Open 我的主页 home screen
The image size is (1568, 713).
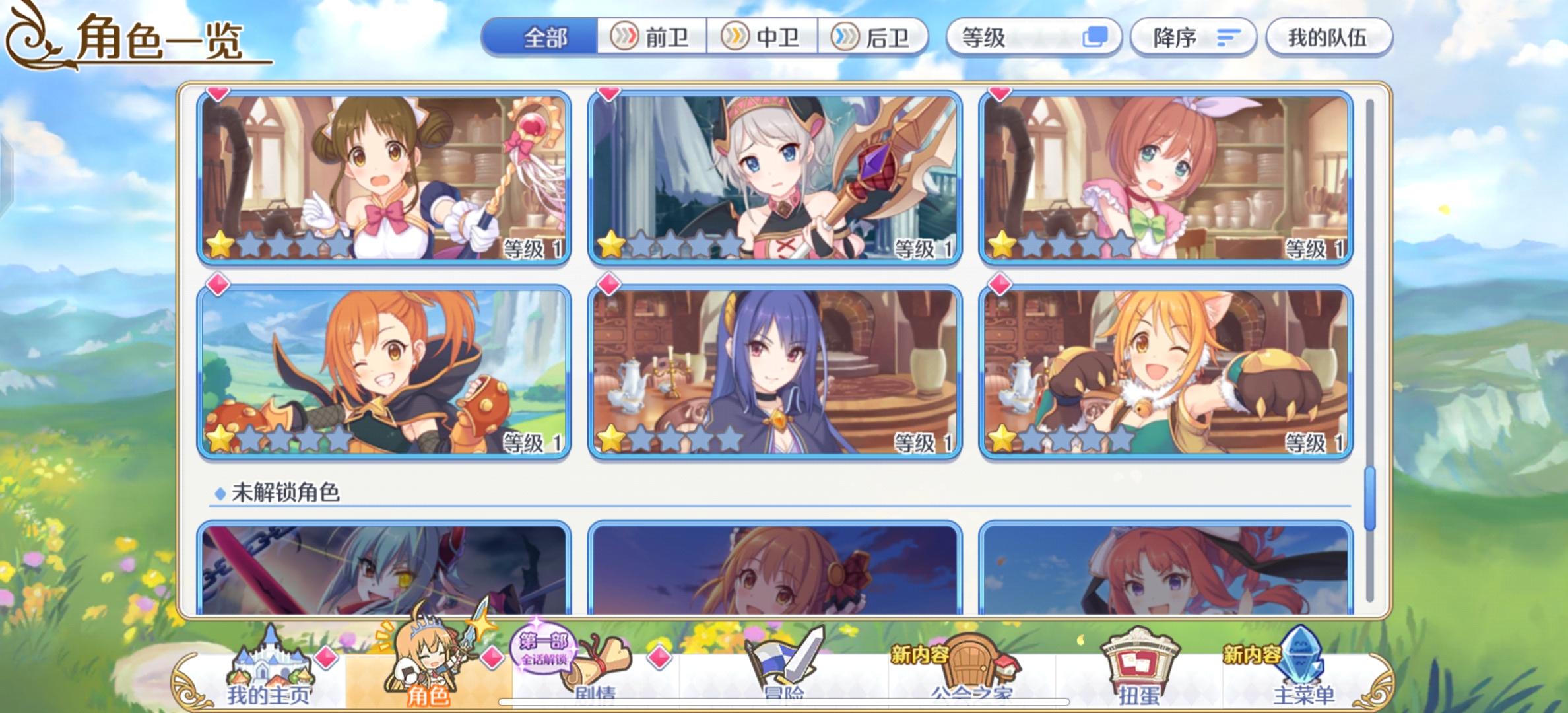click(x=271, y=667)
